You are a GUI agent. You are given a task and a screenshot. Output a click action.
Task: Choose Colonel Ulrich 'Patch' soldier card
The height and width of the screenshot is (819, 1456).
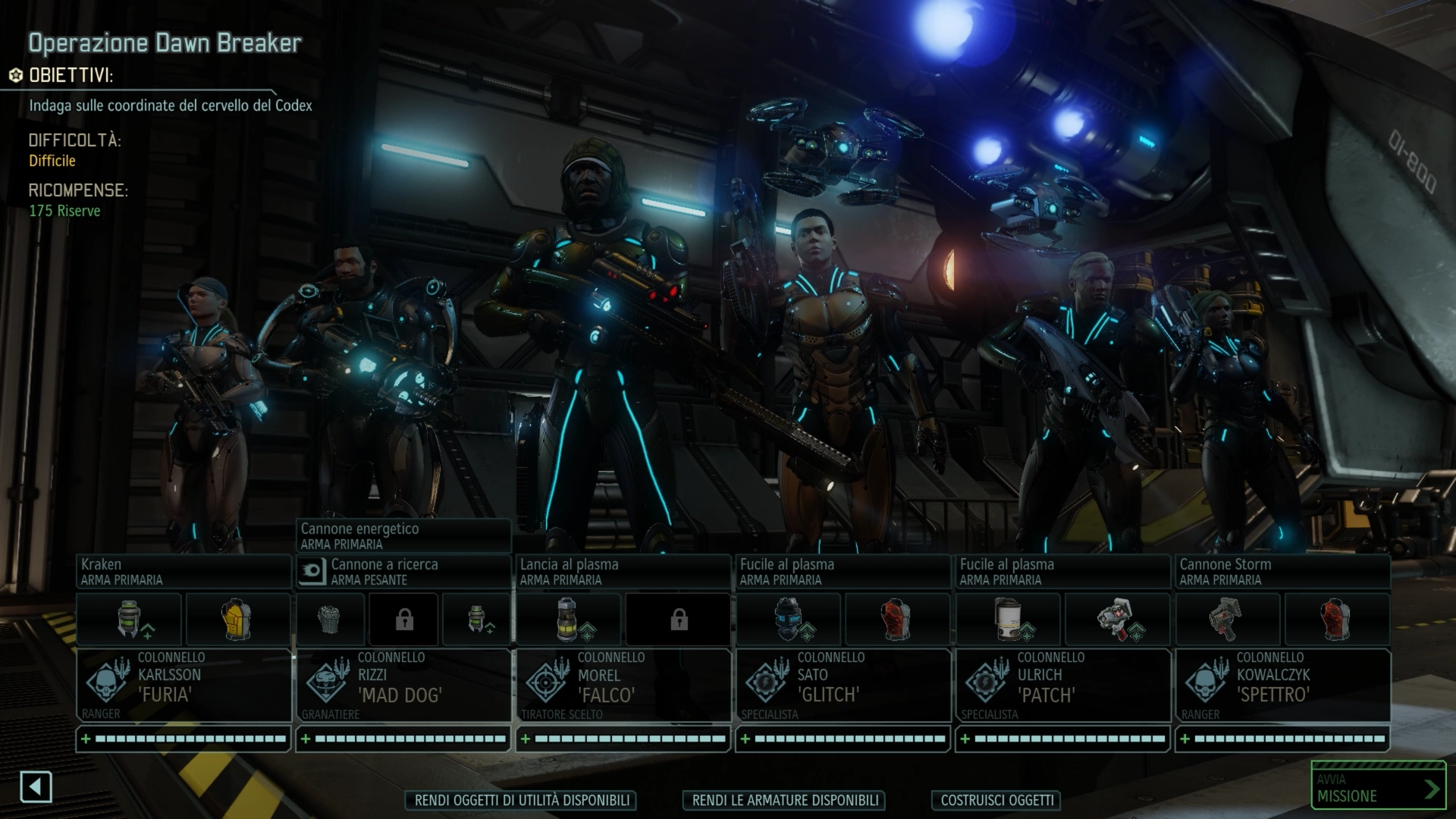1062,685
